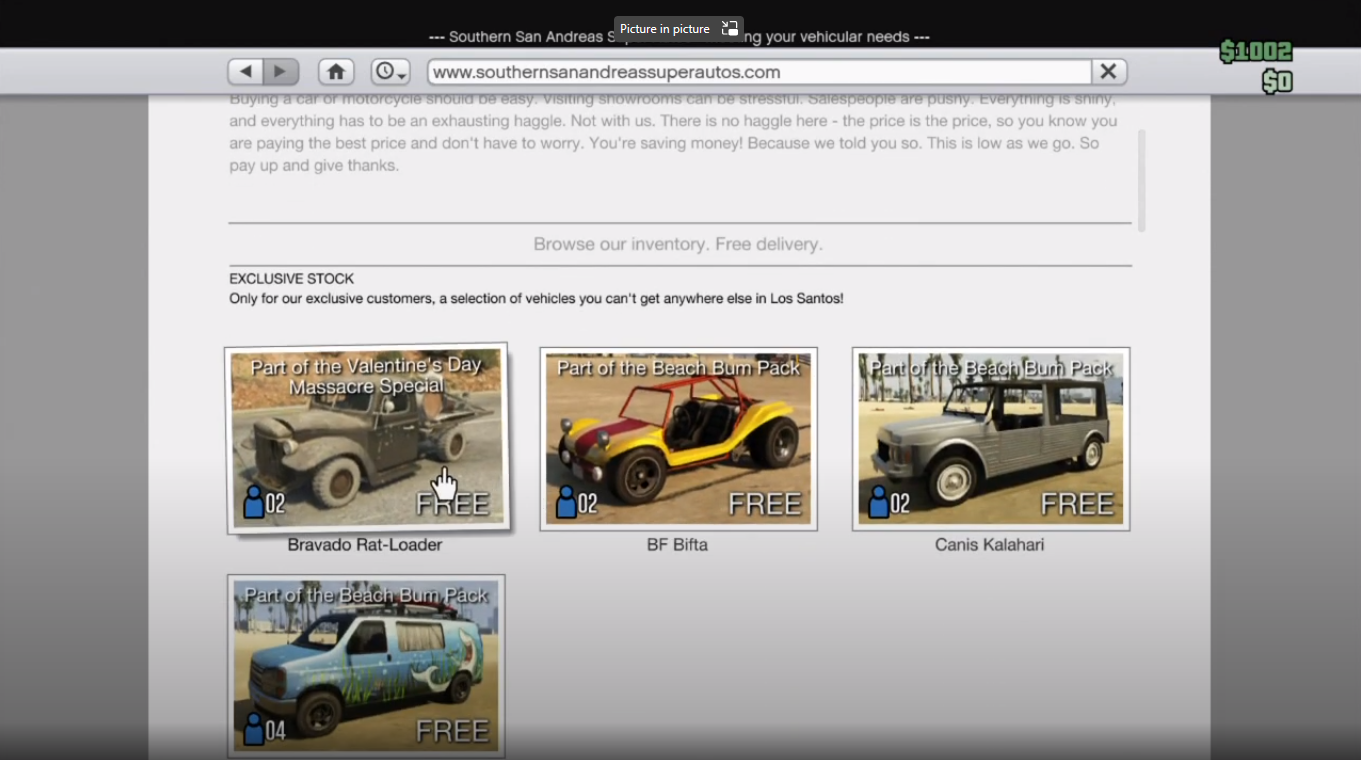Viewport: 1361px width, 760px height.
Task: Choose the BF Bifta dune buggy listing
Action: [x=678, y=439]
